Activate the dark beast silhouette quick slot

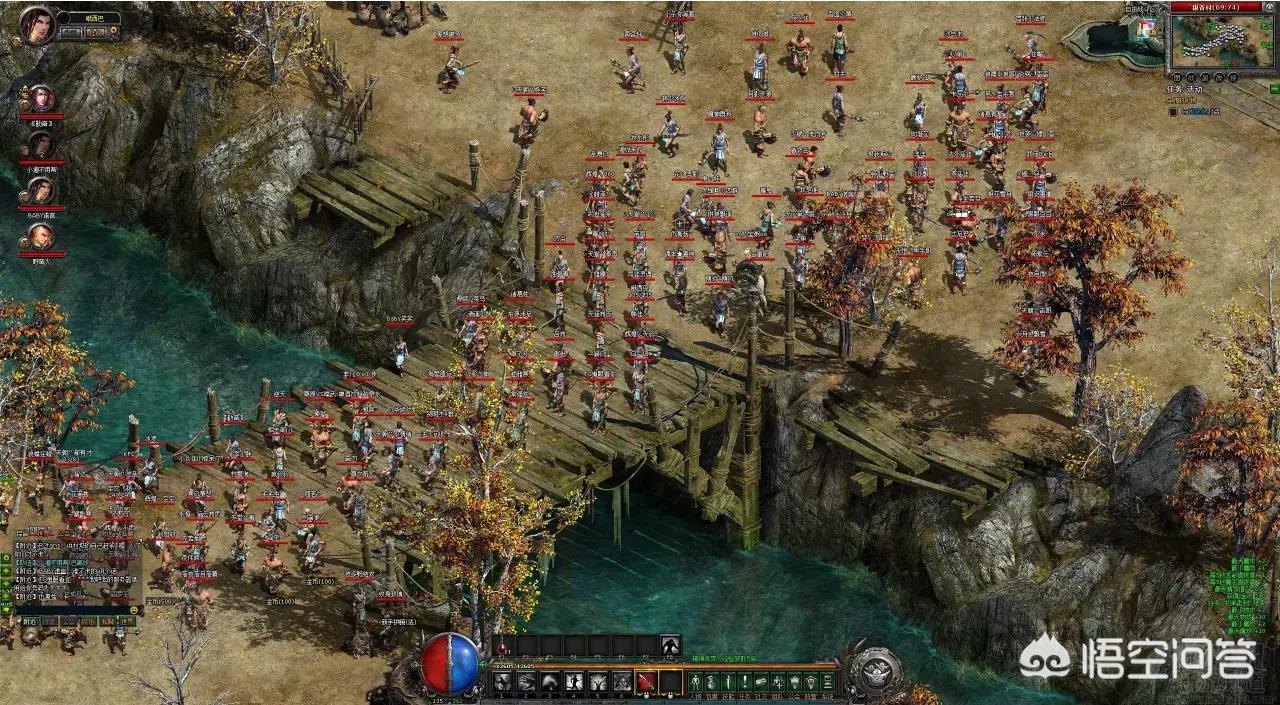[670, 646]
